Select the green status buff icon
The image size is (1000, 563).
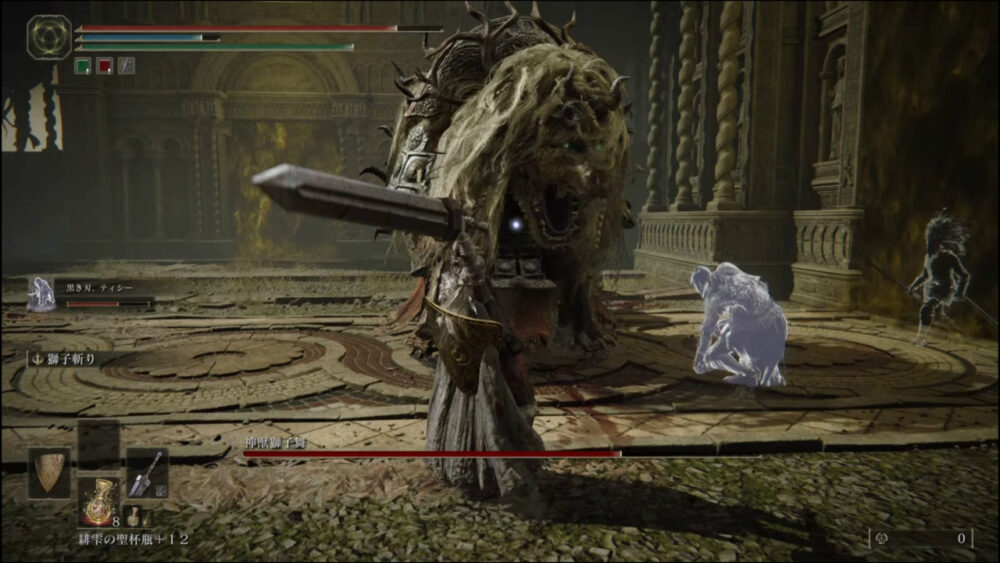tap(83, 65)
